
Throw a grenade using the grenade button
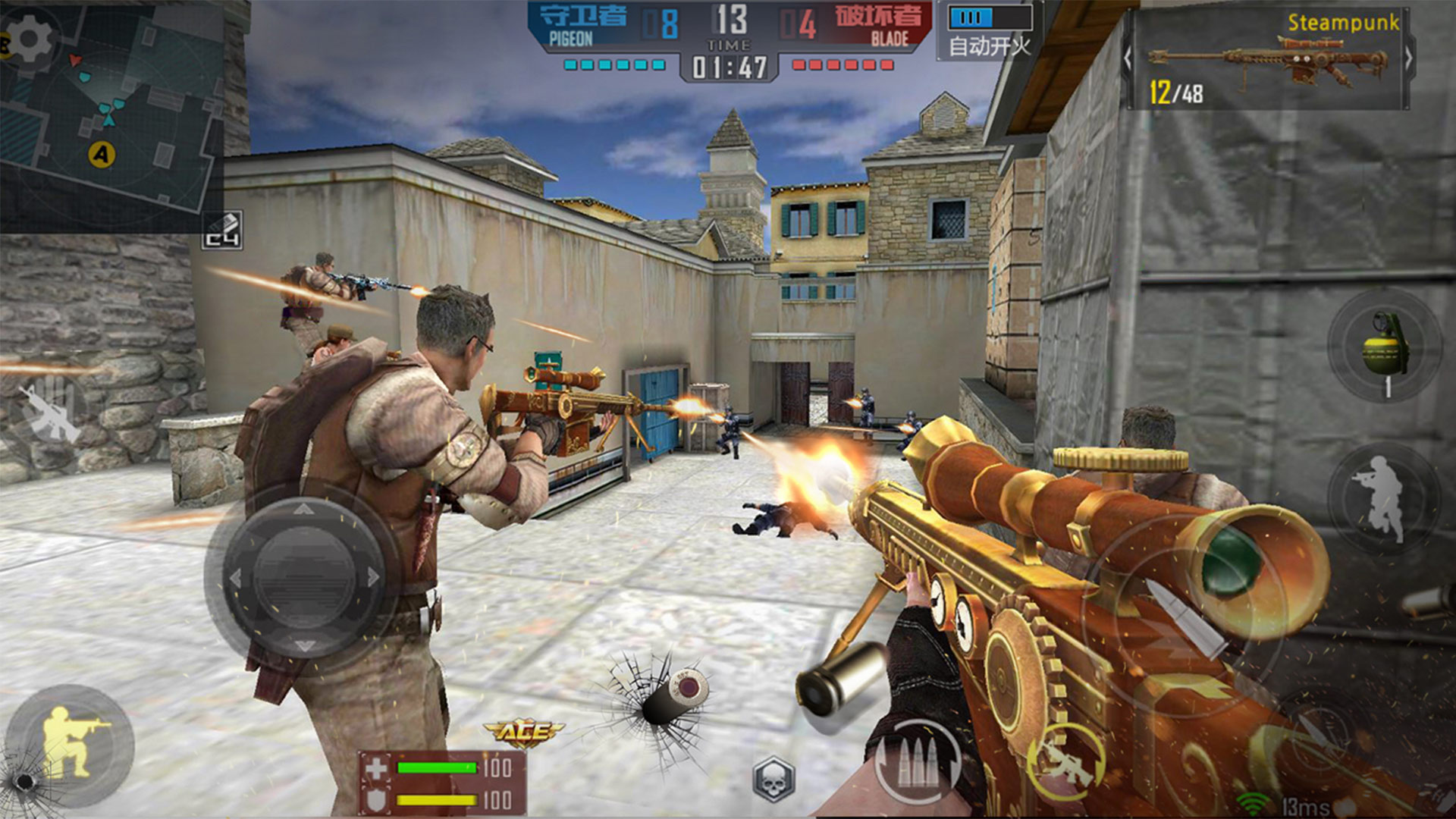tap(1385, 347)
